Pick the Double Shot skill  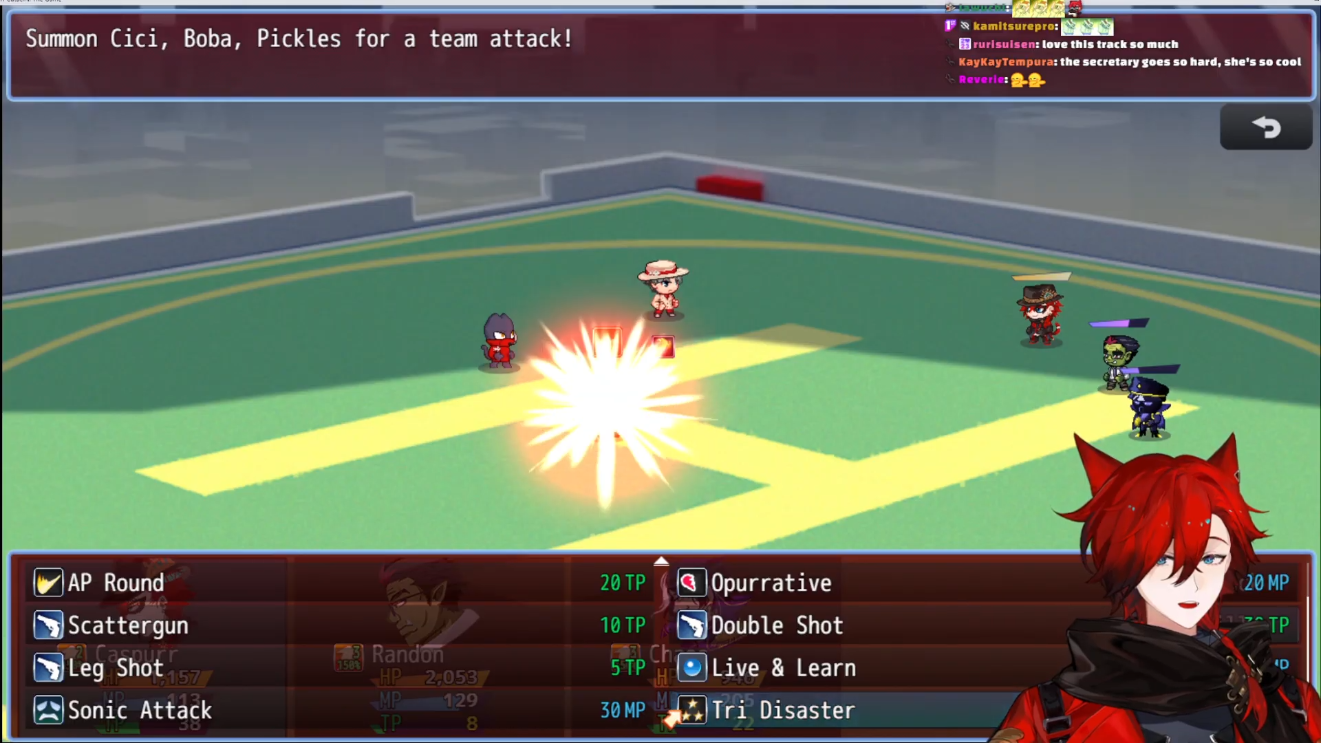[x=776, y=626]
